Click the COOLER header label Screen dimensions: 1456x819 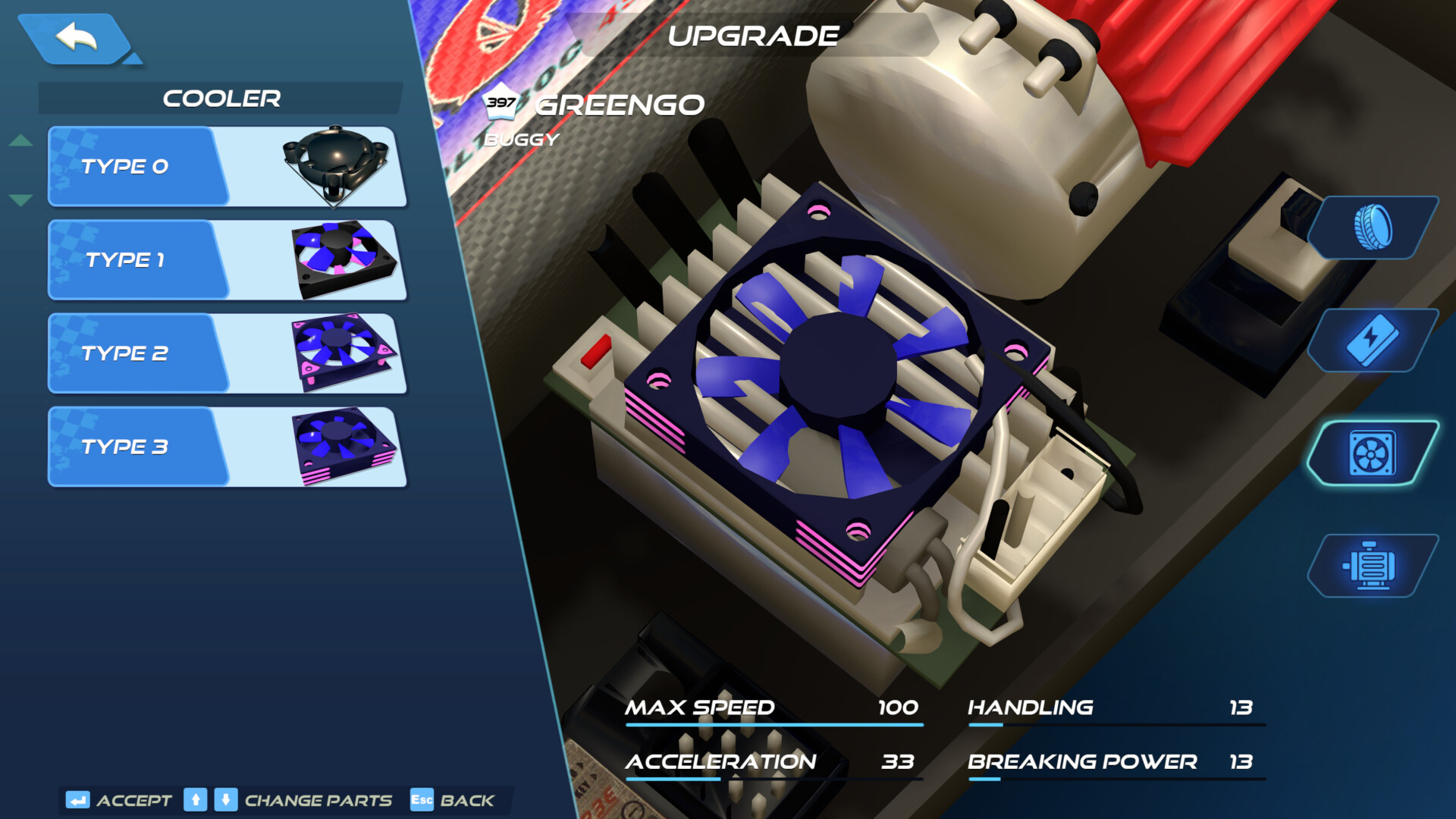point(222,98)
